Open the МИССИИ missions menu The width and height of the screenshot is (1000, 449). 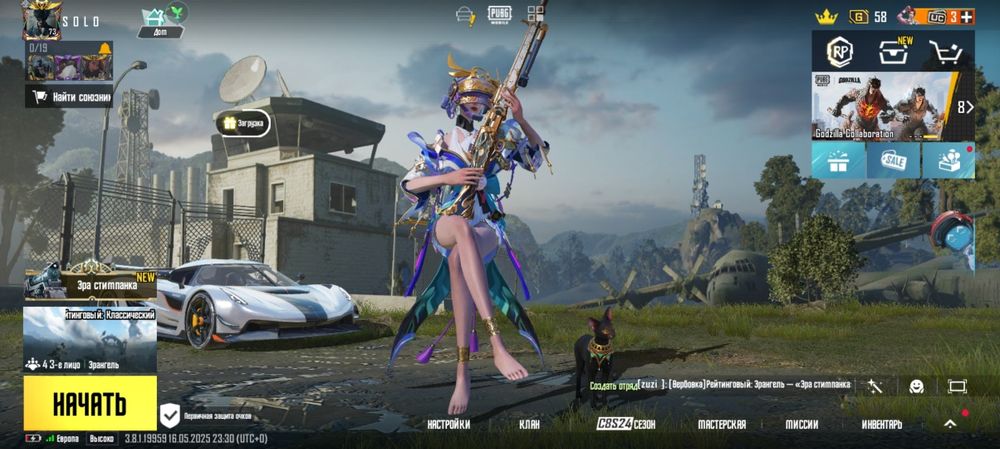pyautogui.click(x=801, y=424)
